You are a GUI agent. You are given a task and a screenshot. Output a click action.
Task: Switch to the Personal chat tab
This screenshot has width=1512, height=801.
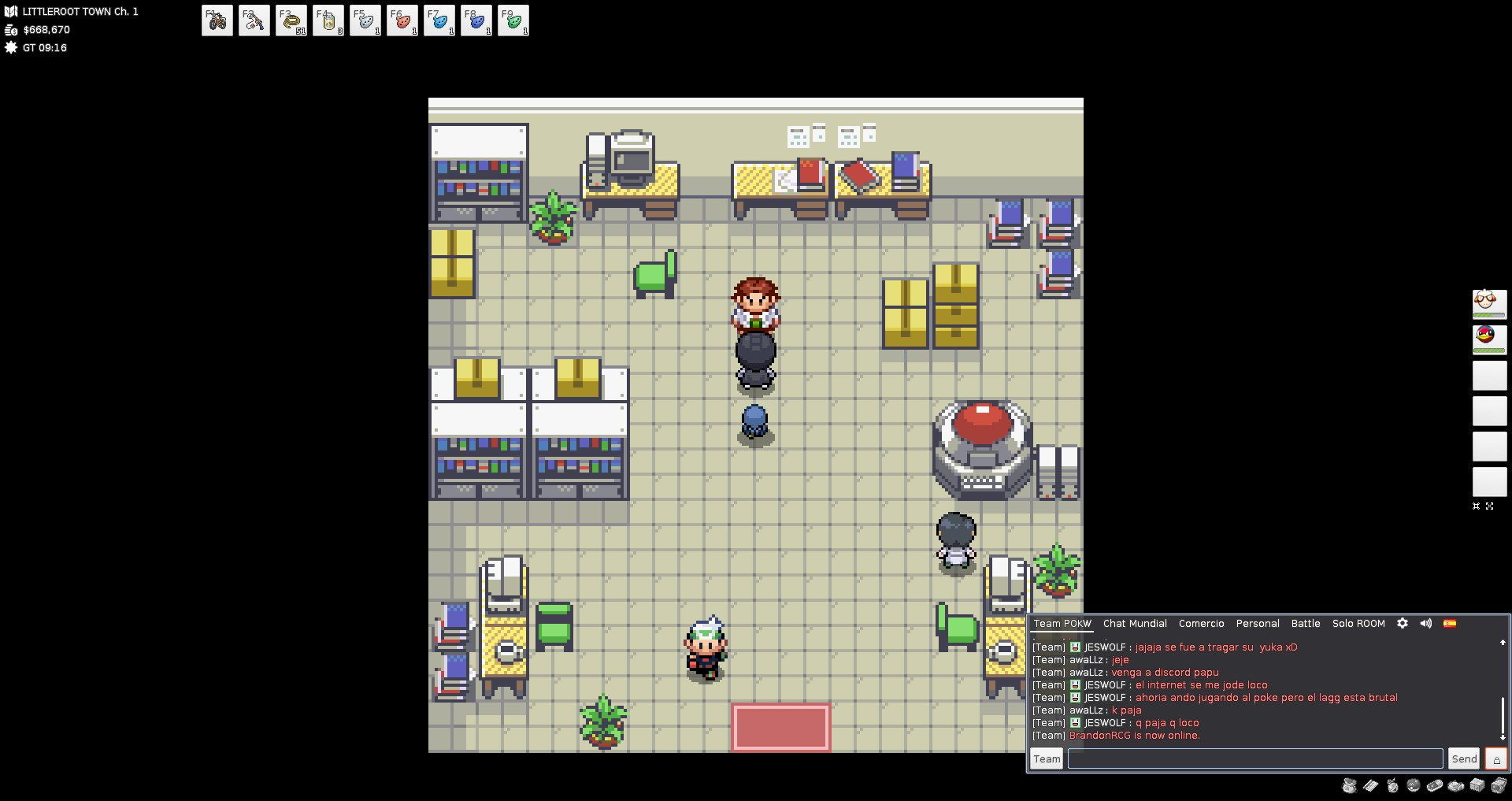pos(1258,623)
